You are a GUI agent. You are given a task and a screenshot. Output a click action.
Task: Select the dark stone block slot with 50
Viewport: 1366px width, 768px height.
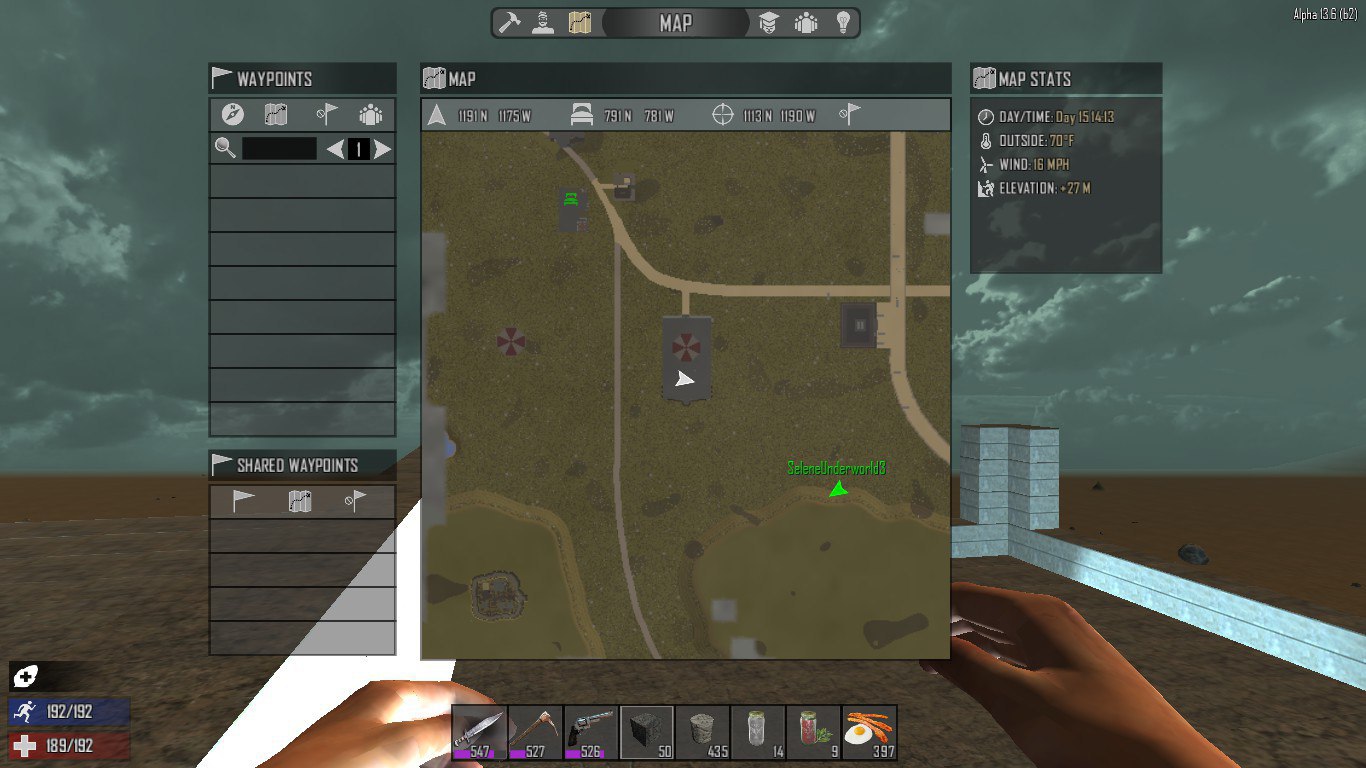[647, 733]
